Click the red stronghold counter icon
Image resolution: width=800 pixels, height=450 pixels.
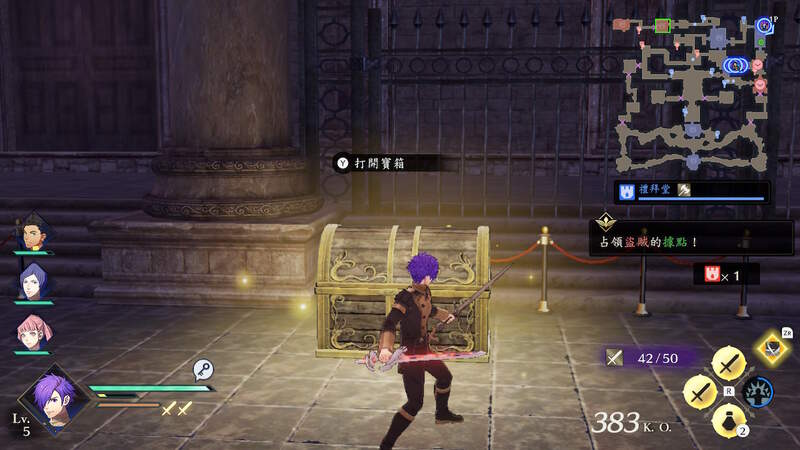click(x=712, y=273)
